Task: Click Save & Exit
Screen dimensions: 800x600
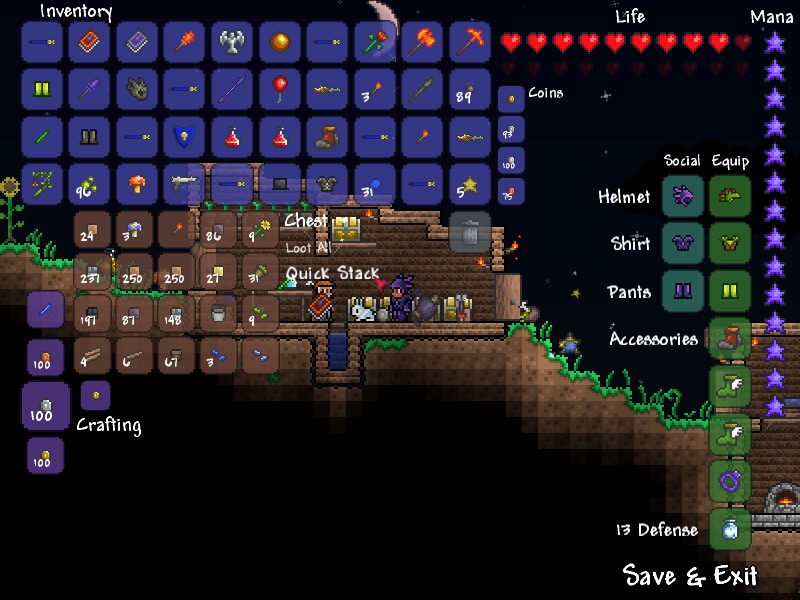Action: click(690, 576)
